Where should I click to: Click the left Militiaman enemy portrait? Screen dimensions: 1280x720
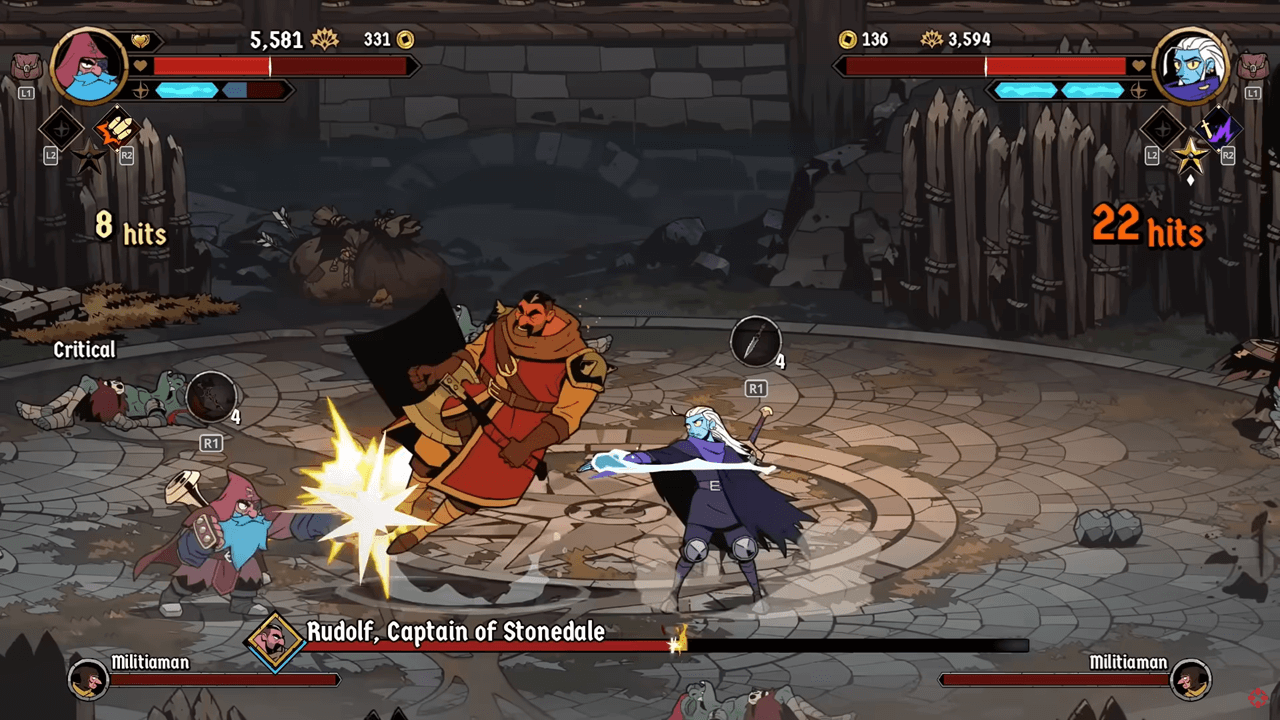[88, 680]
